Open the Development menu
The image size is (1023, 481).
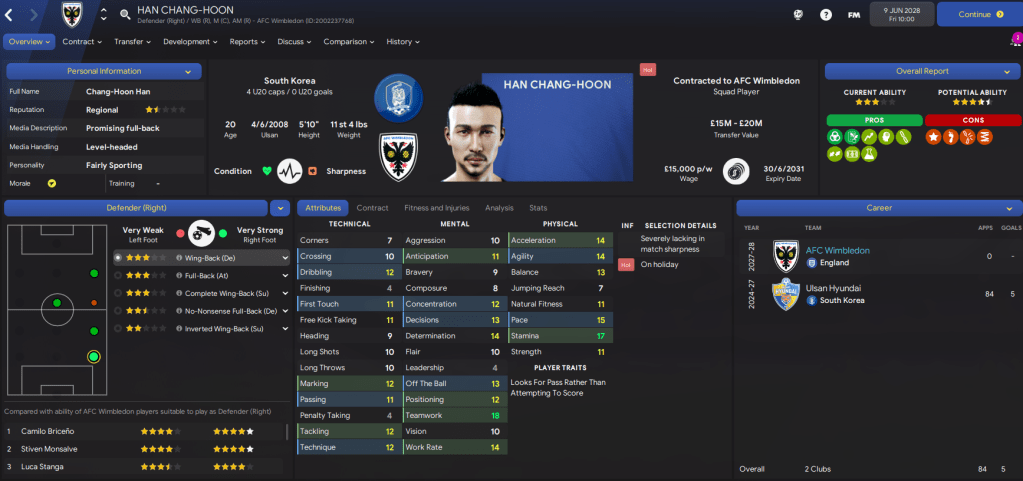[190, 42]
